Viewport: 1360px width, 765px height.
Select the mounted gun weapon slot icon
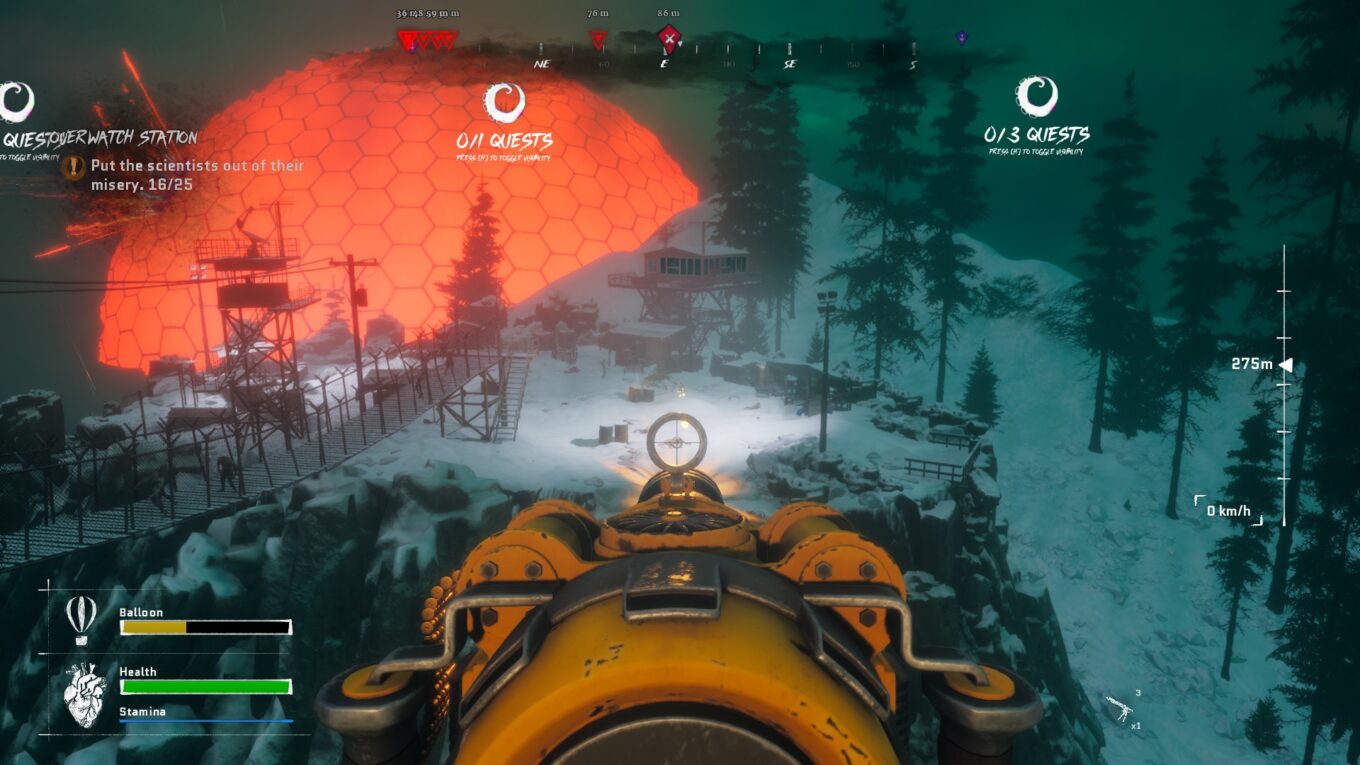point(1124,709)
